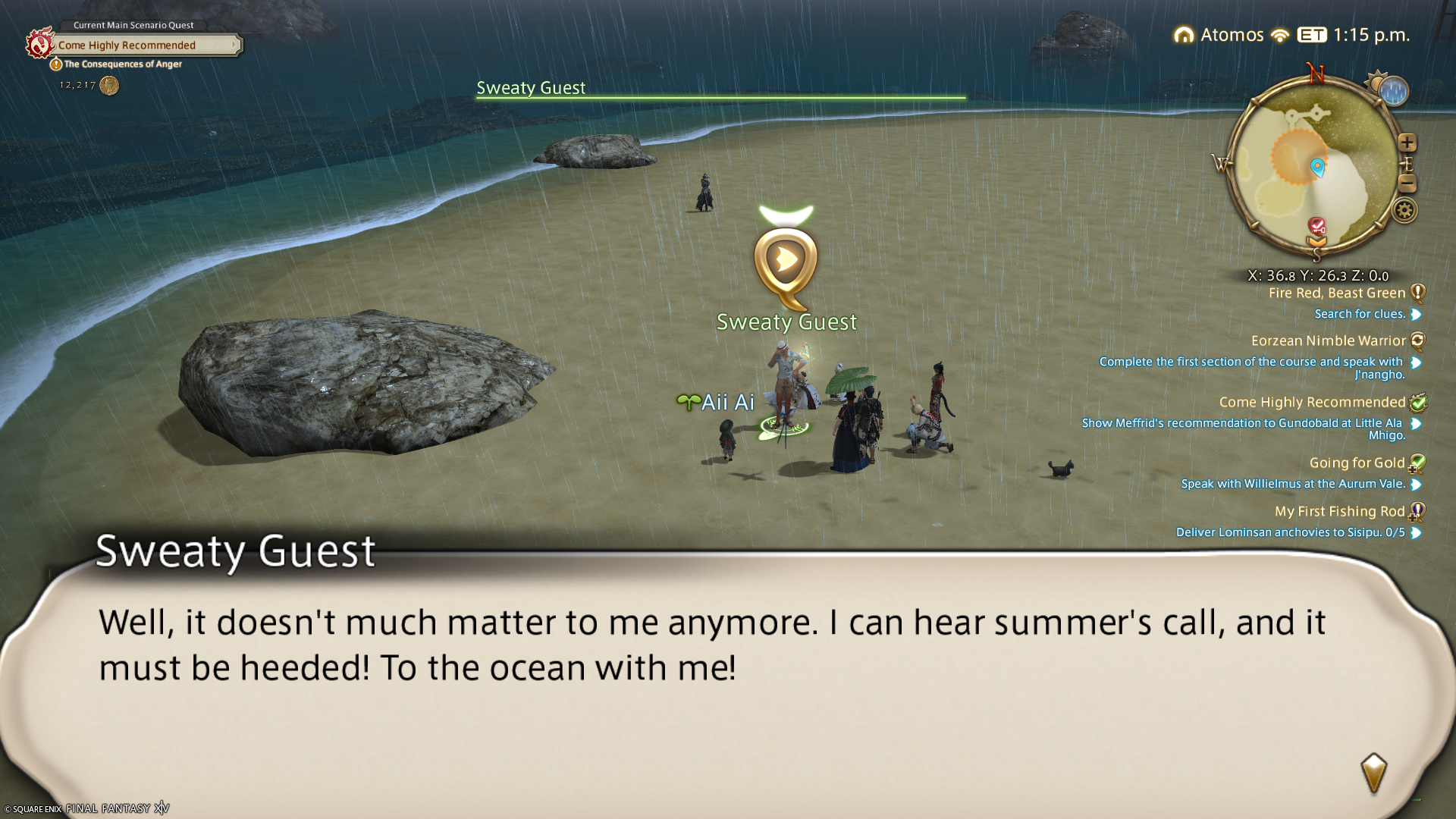The image size is (1456, 819).
Task: Open the Come Highly Recommended tracker entry
Action: pyautogui.click(x=1312, y=403)
